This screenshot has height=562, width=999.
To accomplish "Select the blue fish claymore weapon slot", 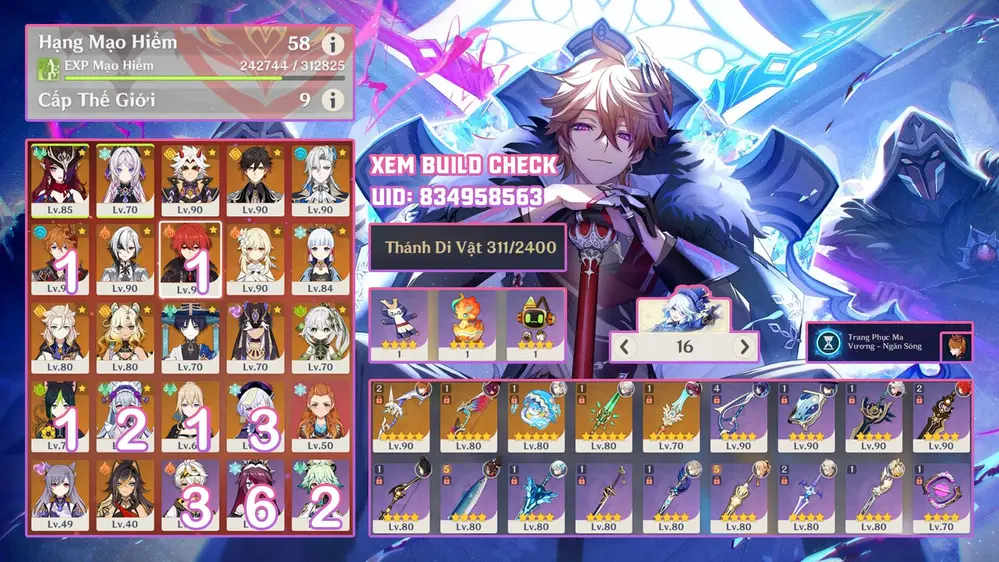I will coord(468,495).
